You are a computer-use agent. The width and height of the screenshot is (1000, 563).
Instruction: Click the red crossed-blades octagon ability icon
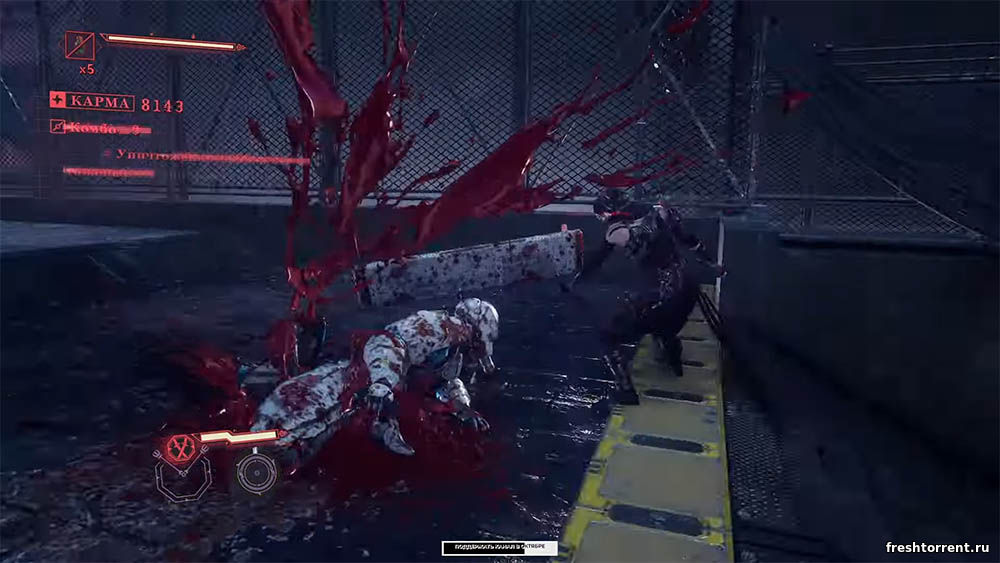[181, 447]
